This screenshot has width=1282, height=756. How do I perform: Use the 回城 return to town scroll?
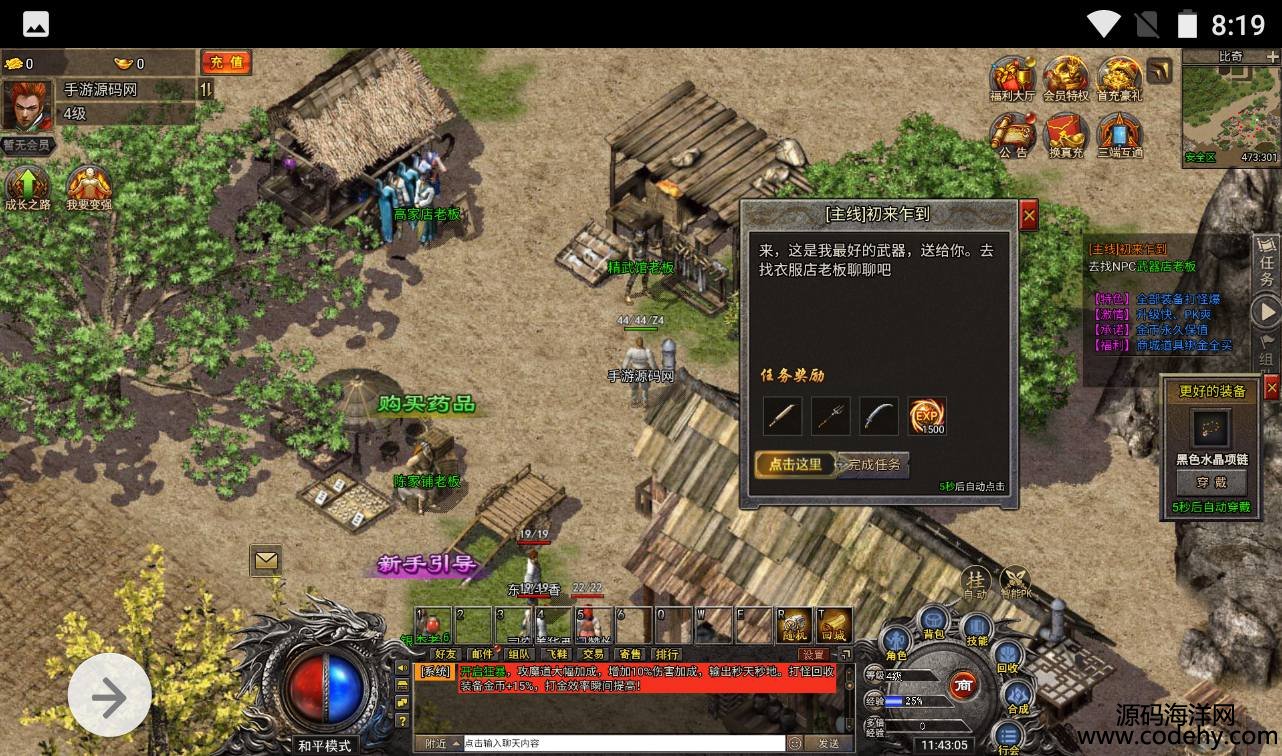(x=833, y=624)
